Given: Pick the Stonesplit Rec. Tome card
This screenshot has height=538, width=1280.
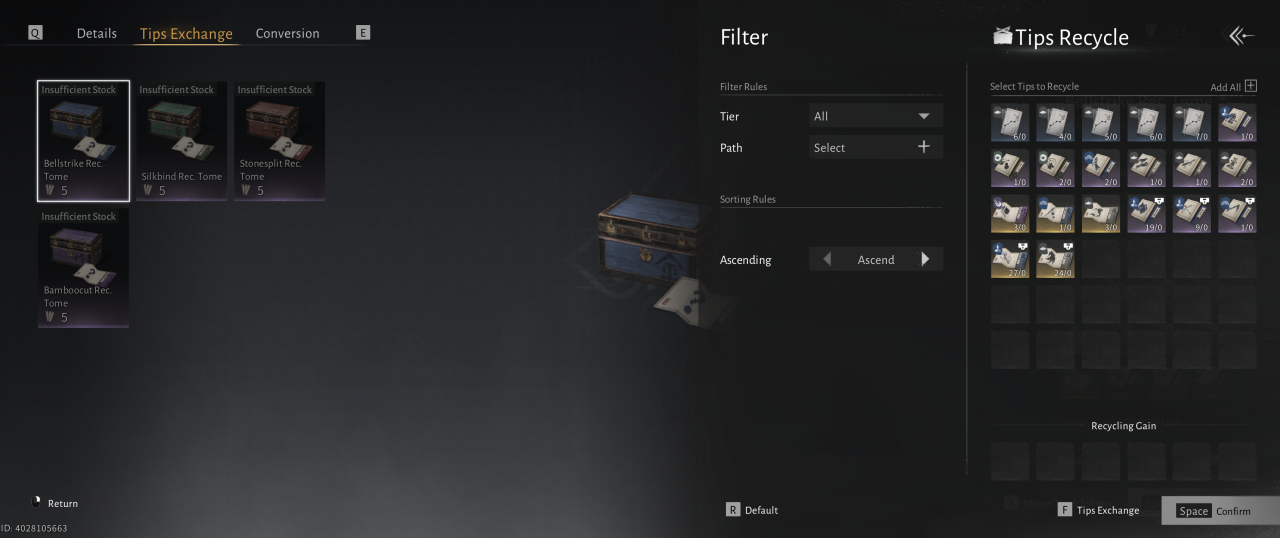Looking at the screenshot, I should tap(279, 141).
